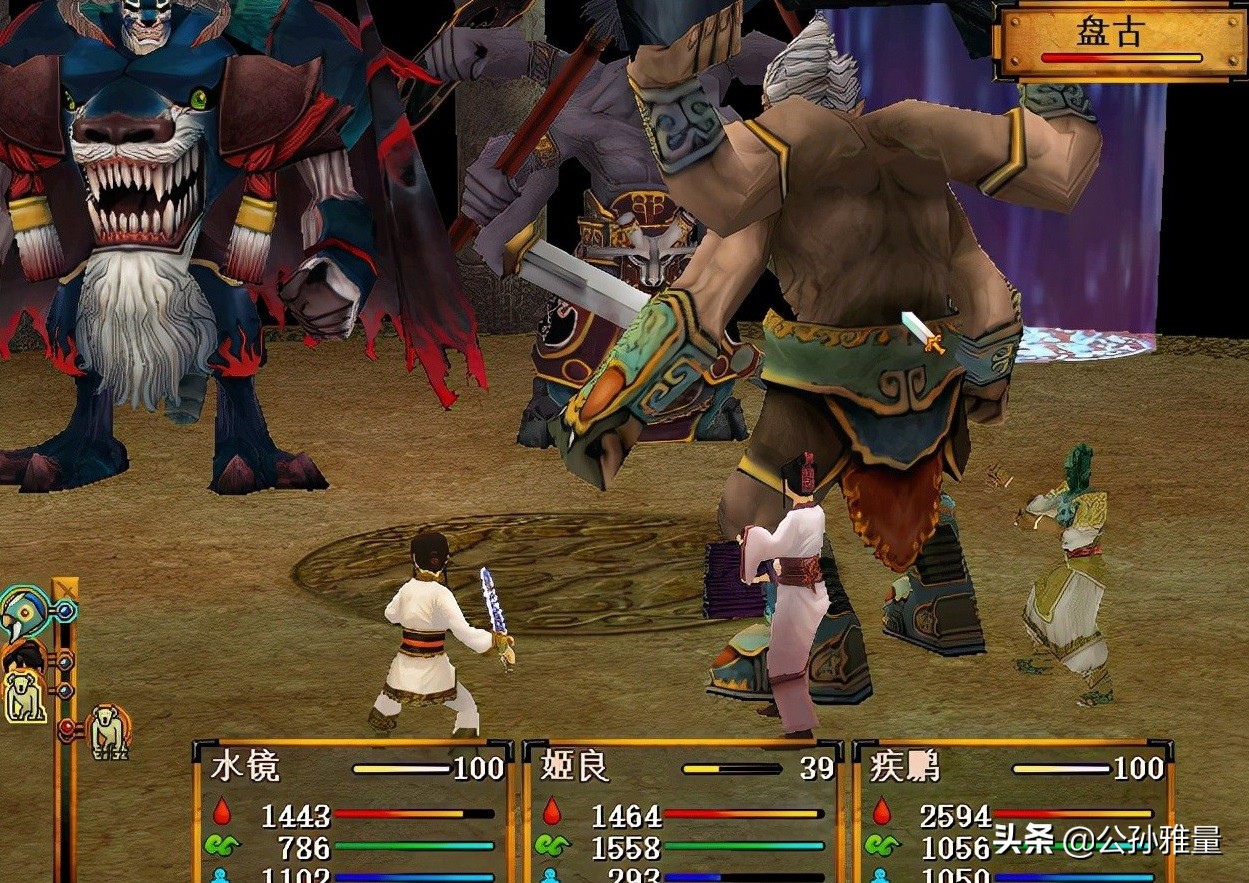1249x883 pixels.
Task: Click the bird icon on the turn gauge
Action: coord(22,612)
